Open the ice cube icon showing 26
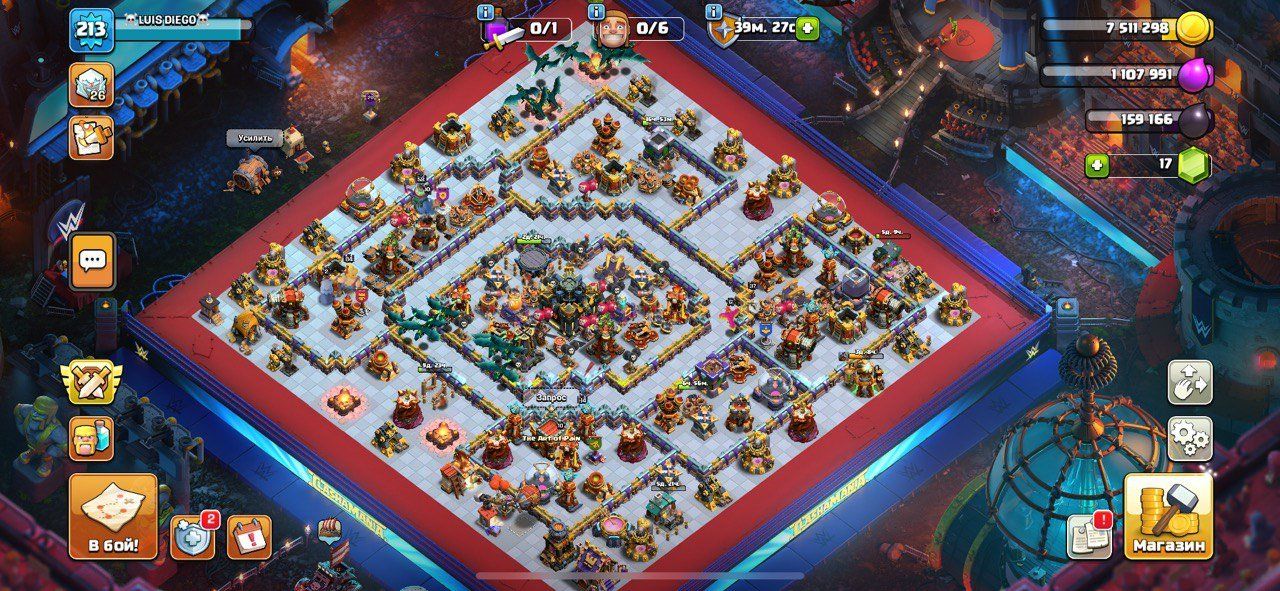Screen dimensions: 1280x591 pyautogui.click(x=91, y=85)
